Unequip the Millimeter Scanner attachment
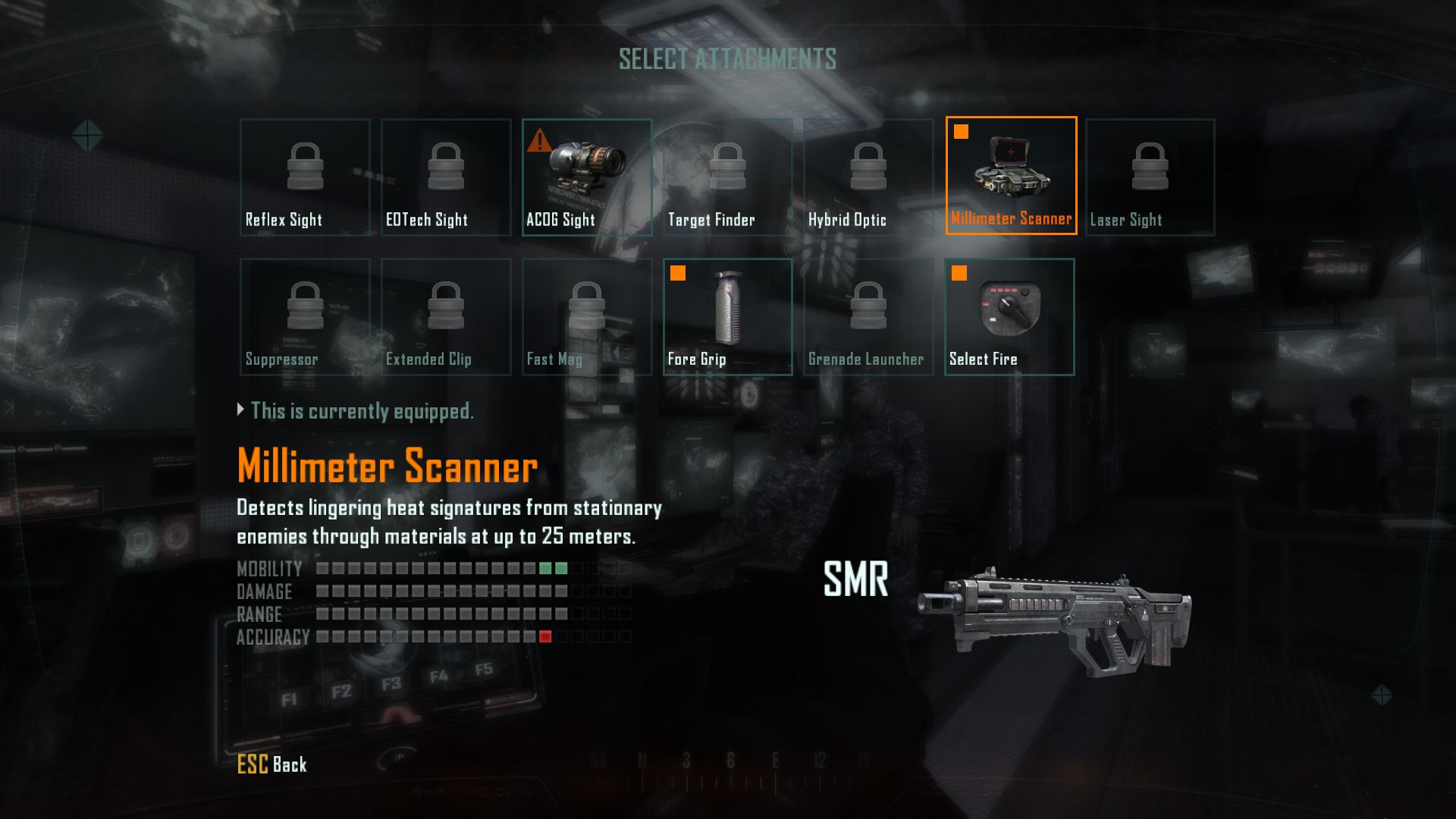 point(1011,176)
